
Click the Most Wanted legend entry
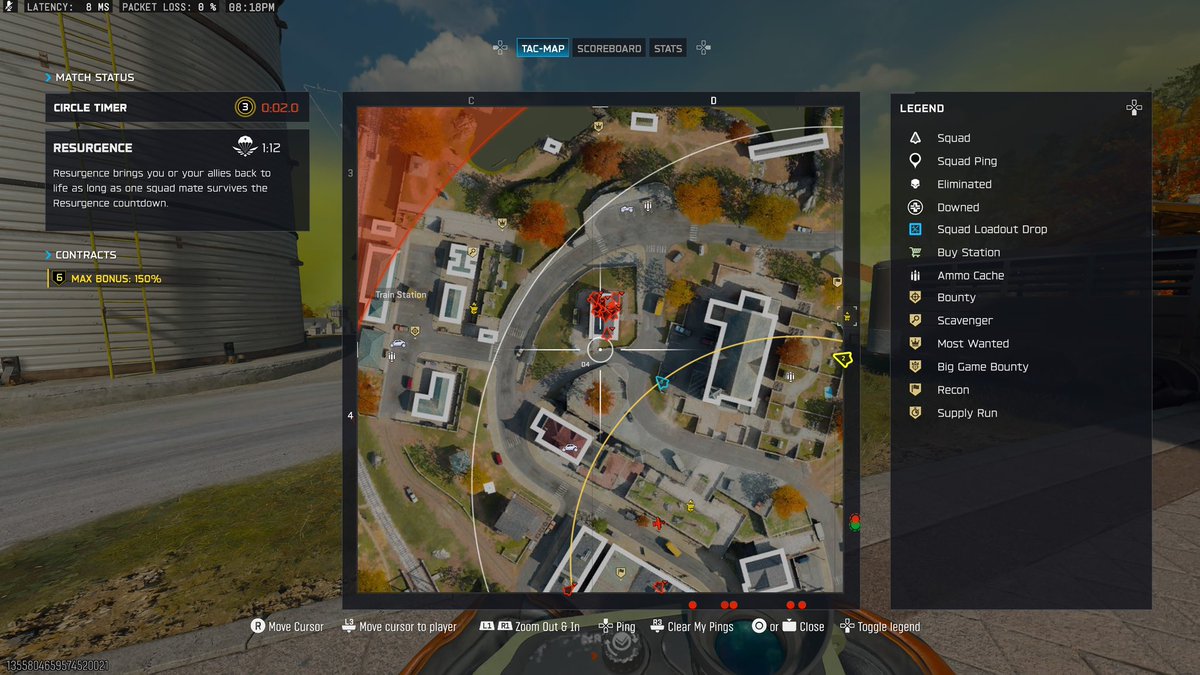tap(972, 343)
